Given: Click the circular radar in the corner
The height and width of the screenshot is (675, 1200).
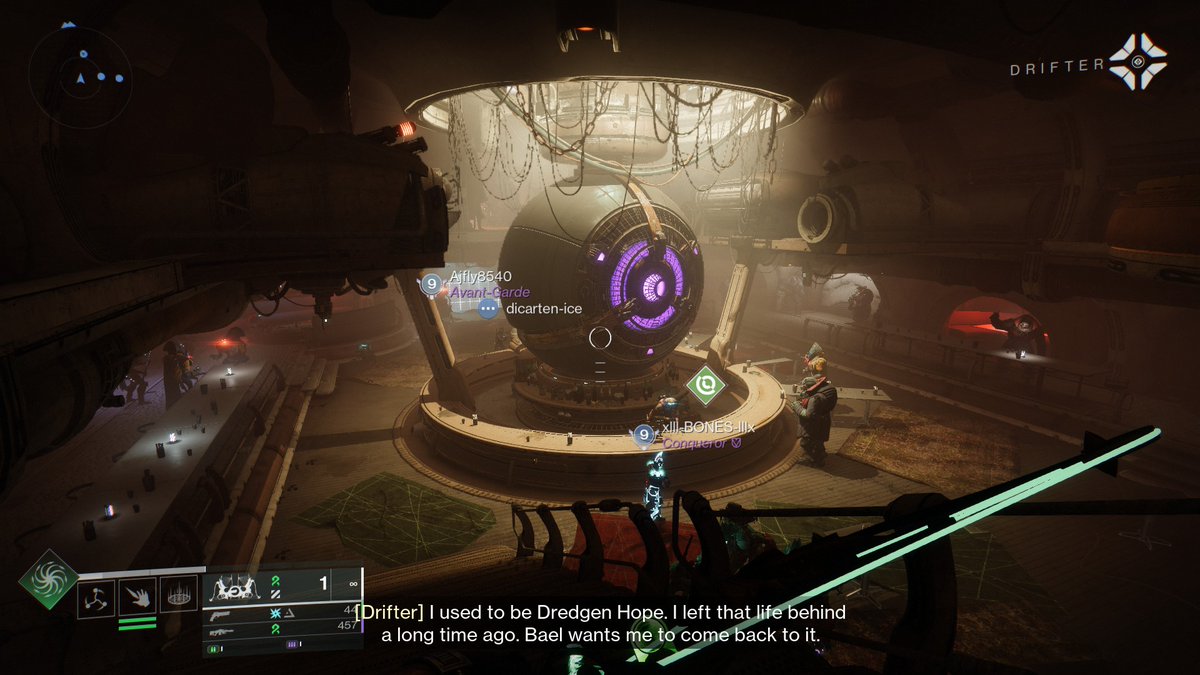Looking at the screenshot, I should click(82, 77).
